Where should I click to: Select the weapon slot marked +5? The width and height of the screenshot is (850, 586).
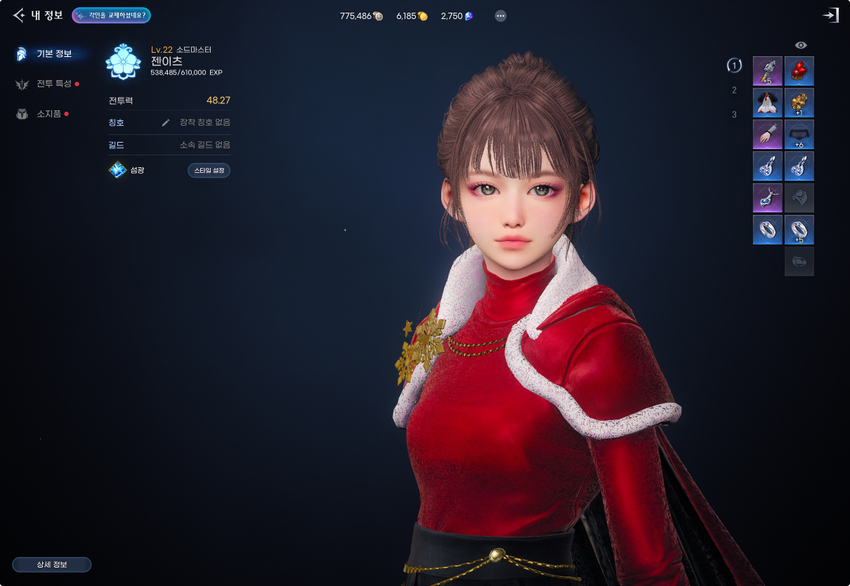click(767, 71)
